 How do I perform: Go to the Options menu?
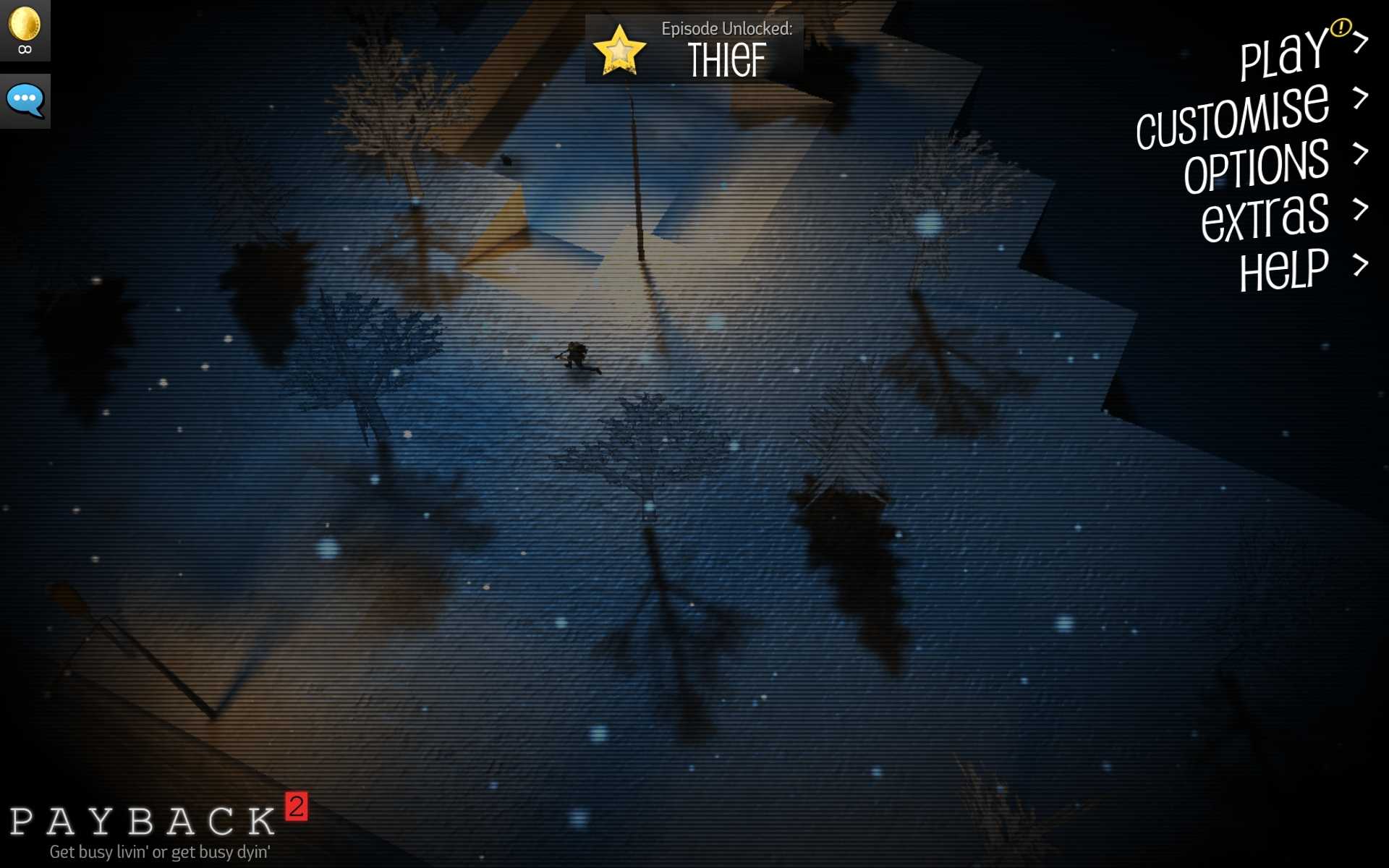click(1257, 166)
